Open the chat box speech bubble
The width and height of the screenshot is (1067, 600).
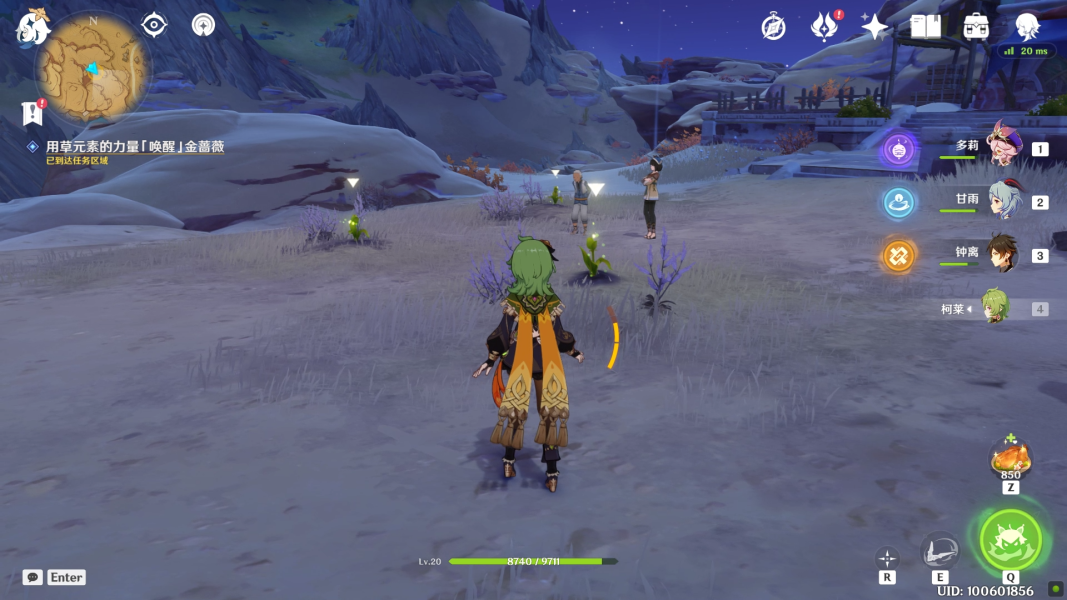pyautogui.click(x=33, y=577)
